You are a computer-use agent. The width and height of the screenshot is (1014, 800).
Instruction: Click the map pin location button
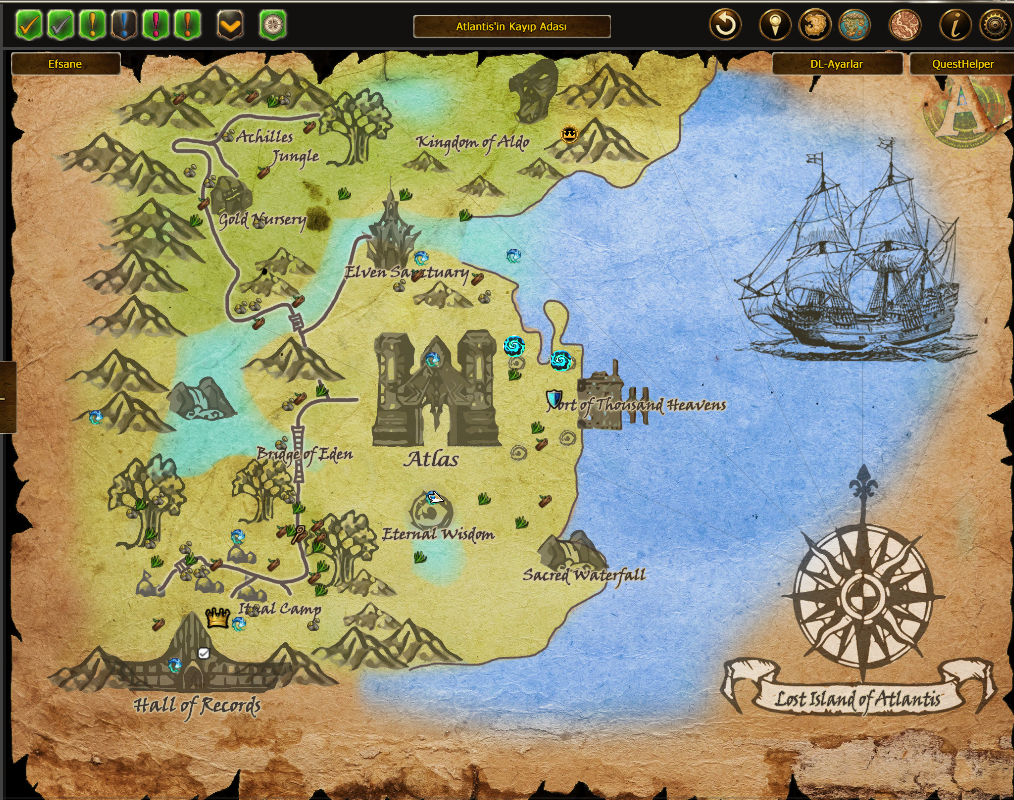[x=775, y=24]
